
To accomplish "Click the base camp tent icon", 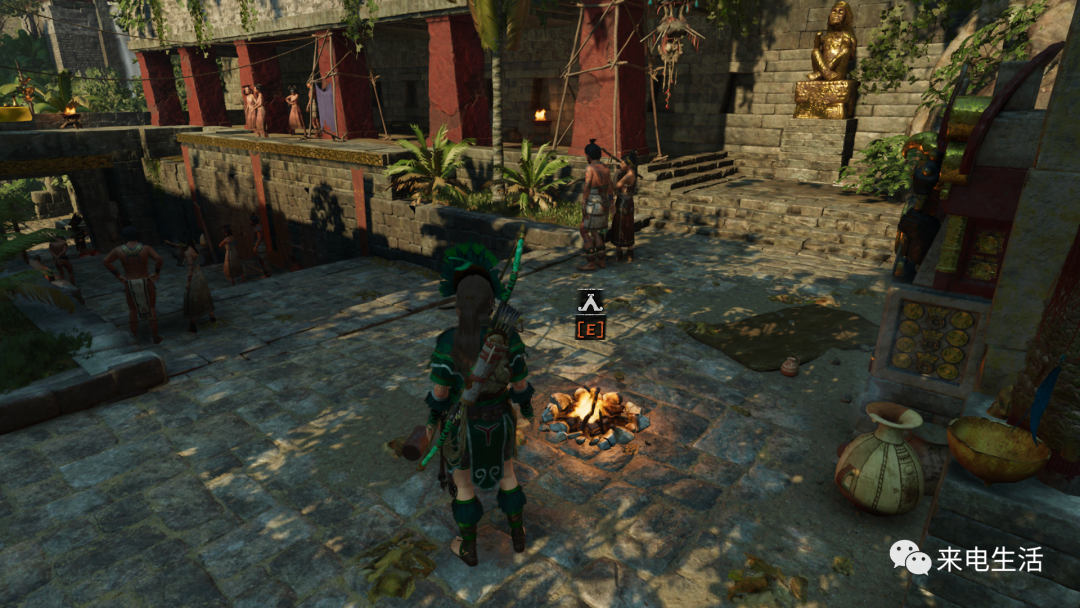I will pos(590,301).
